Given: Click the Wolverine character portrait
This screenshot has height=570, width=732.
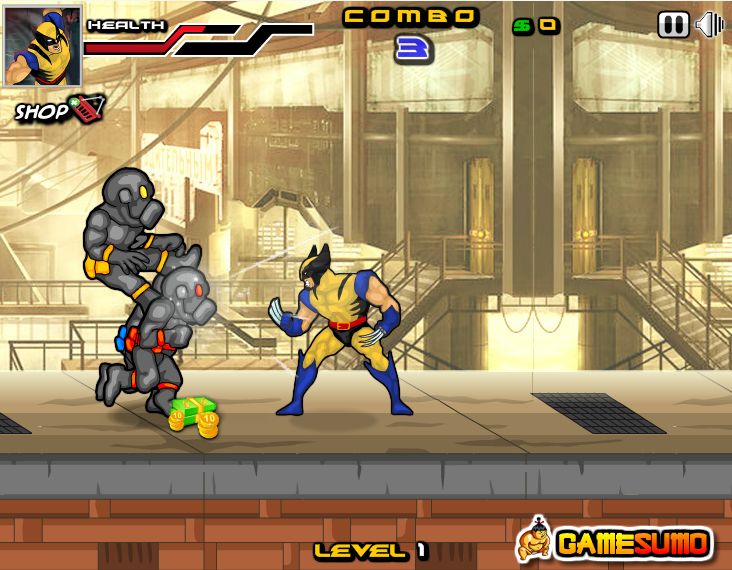Looking at the screenshot, I should [42, 46].
